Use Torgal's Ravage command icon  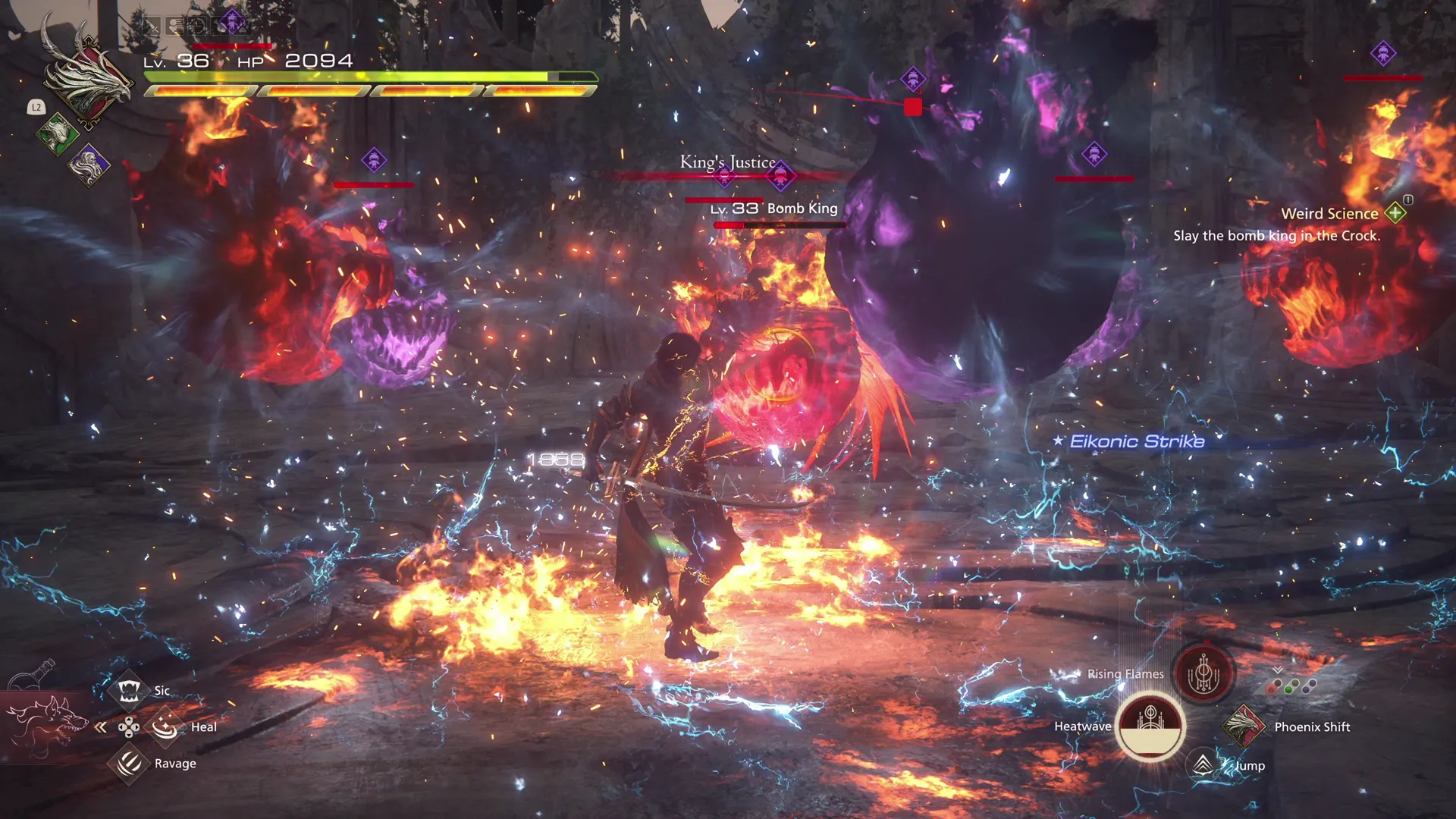[x=130, y=763]
